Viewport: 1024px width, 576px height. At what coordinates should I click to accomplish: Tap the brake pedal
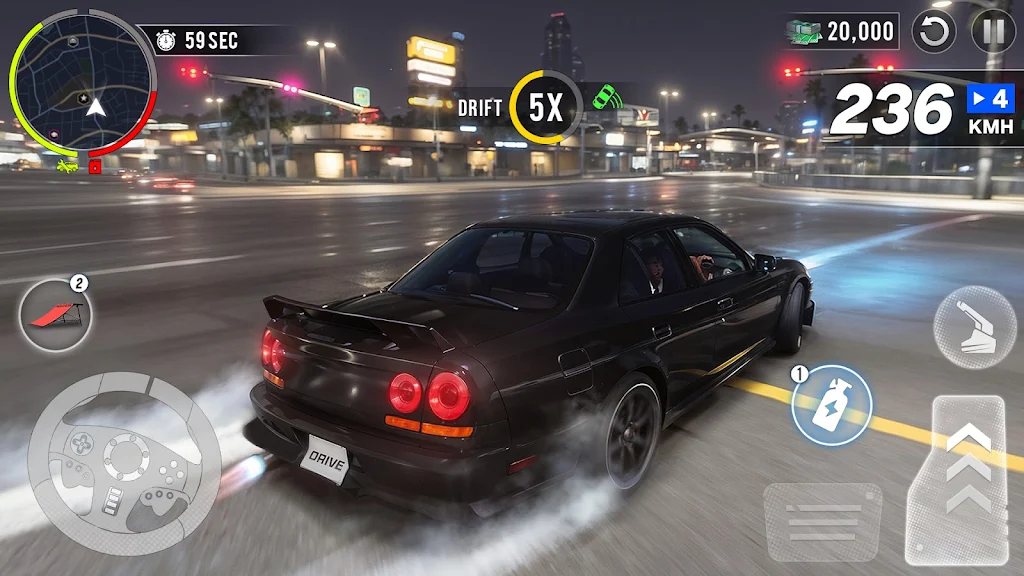pyautogui.click(x=823, y=521)
